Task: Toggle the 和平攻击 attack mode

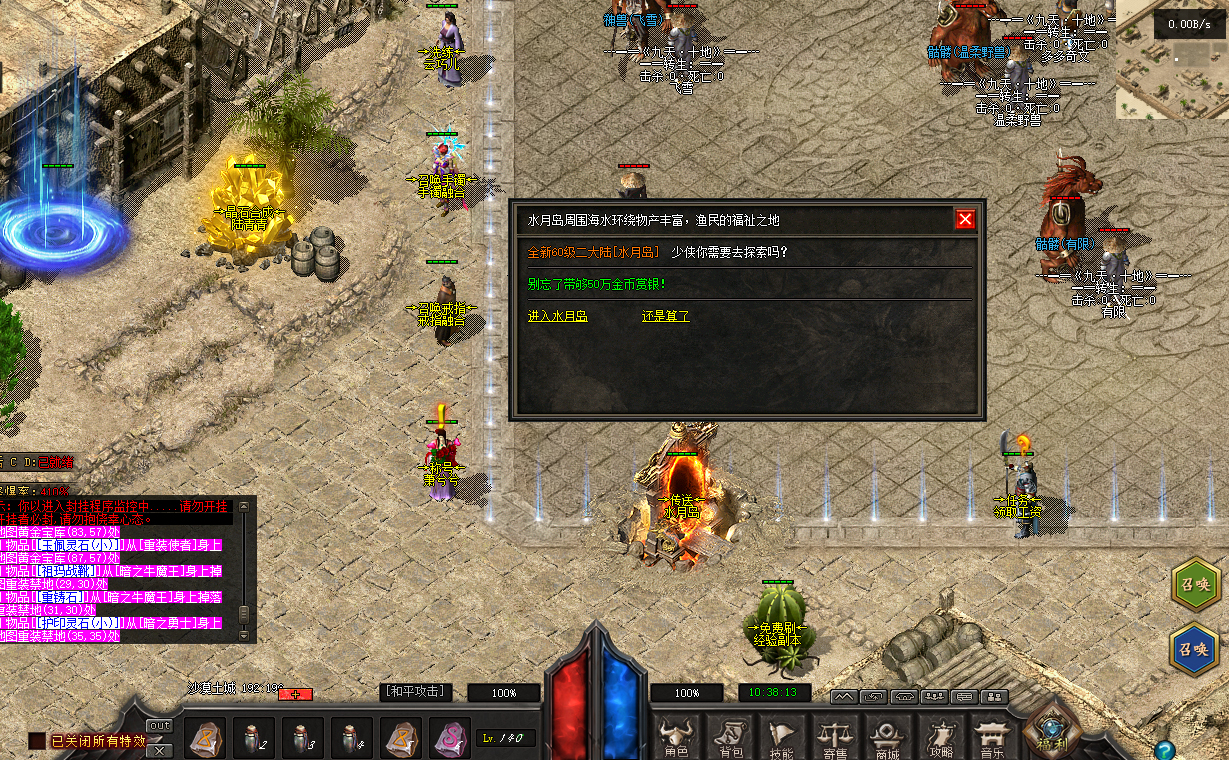Action: point(416,692)
